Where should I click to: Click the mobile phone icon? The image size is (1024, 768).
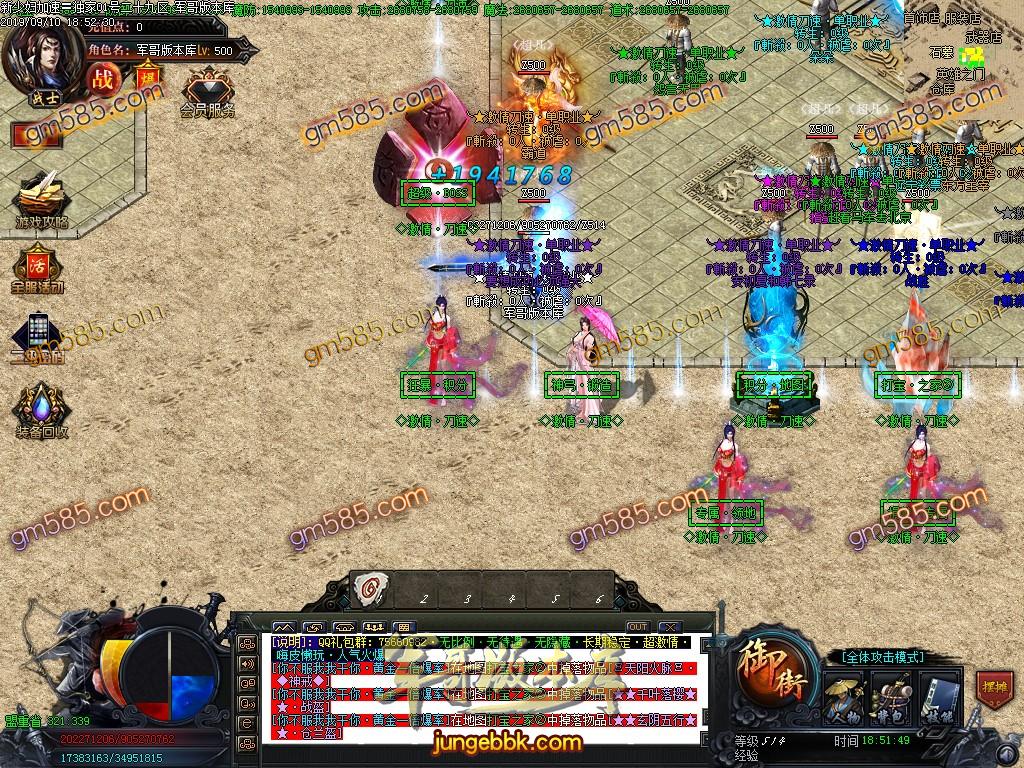point(38,335)
